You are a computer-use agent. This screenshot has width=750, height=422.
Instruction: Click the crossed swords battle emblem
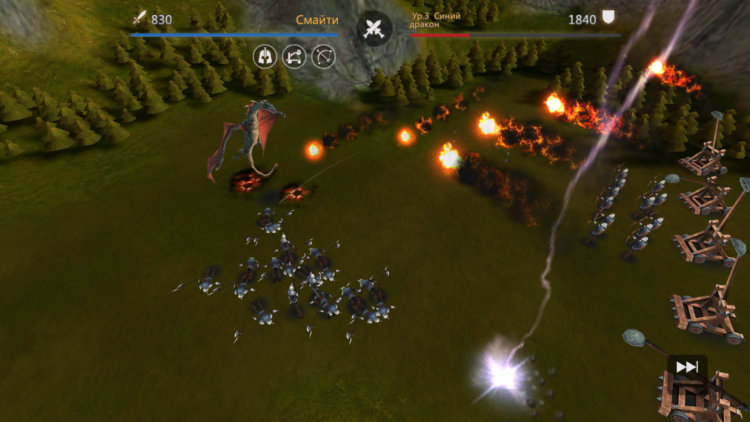point(375,28)
